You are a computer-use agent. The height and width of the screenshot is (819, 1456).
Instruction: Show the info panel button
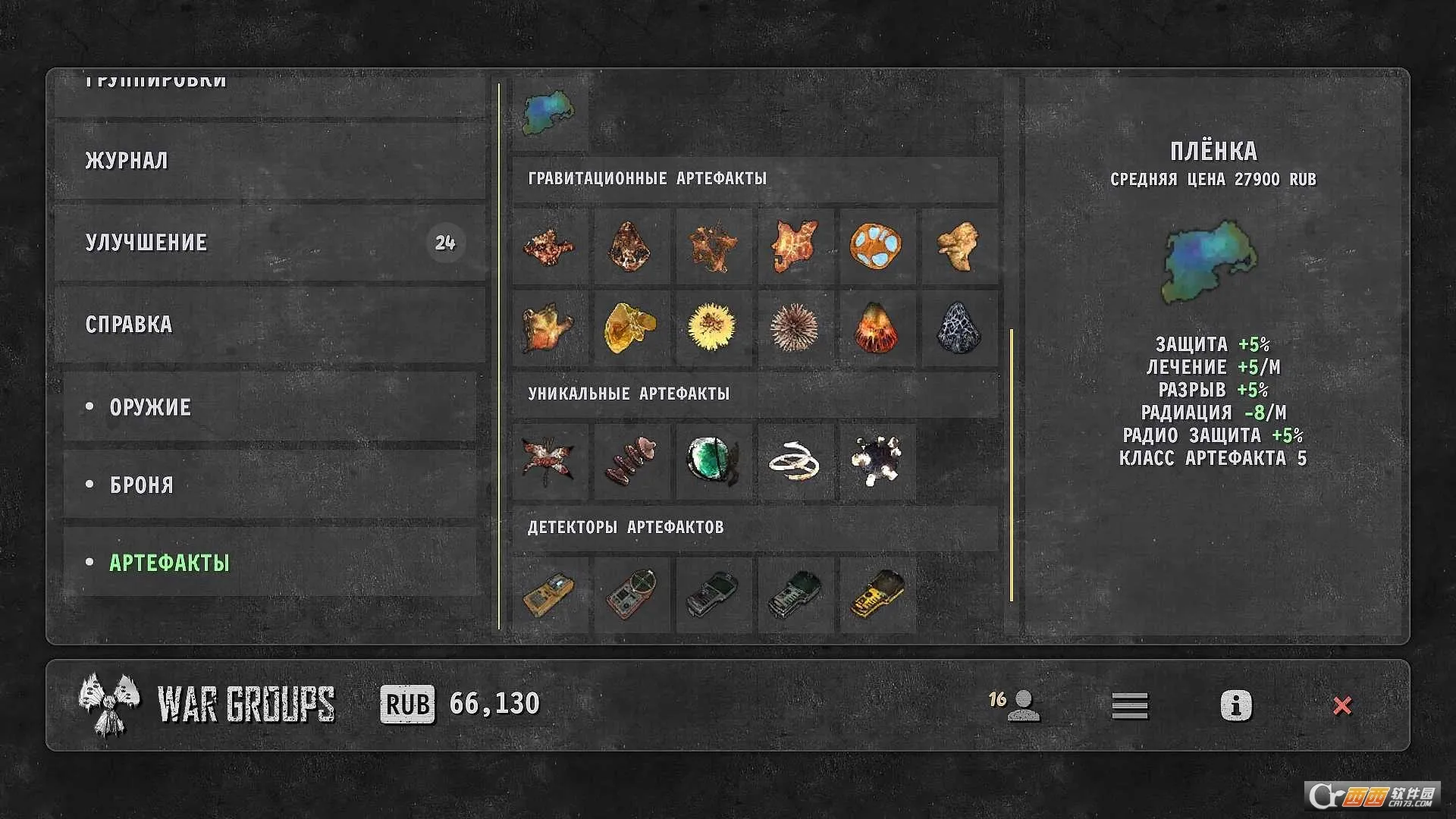[x=1235, y=705]
